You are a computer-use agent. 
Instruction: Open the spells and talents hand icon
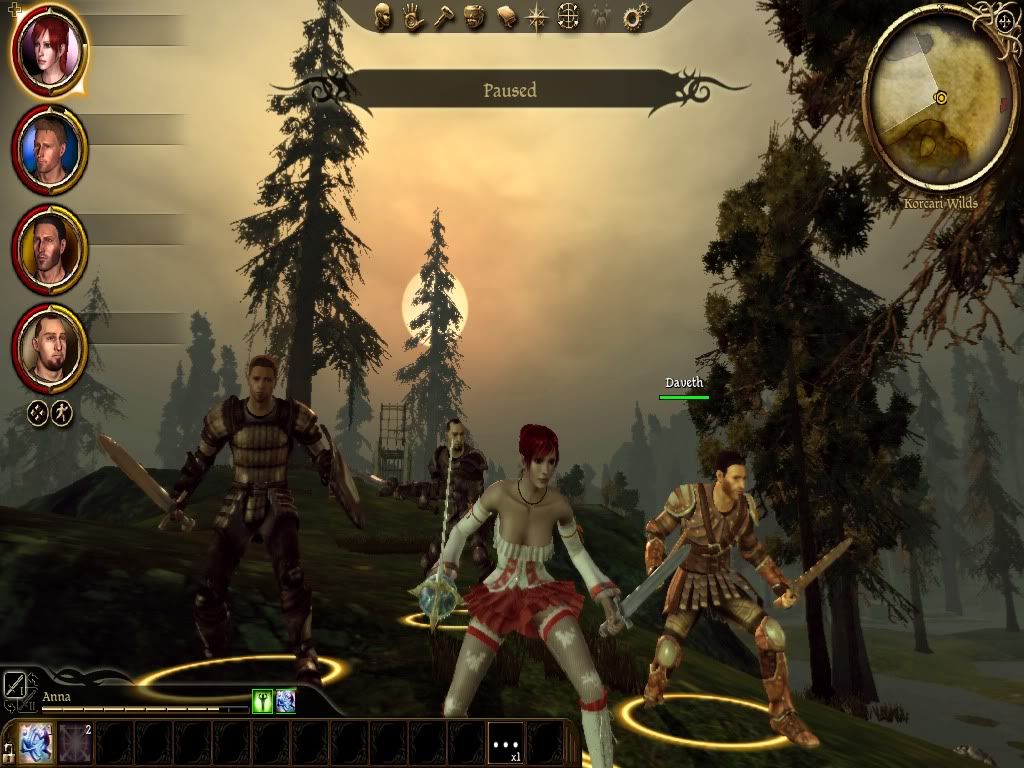pyautogui.click(x=413, y=16)
